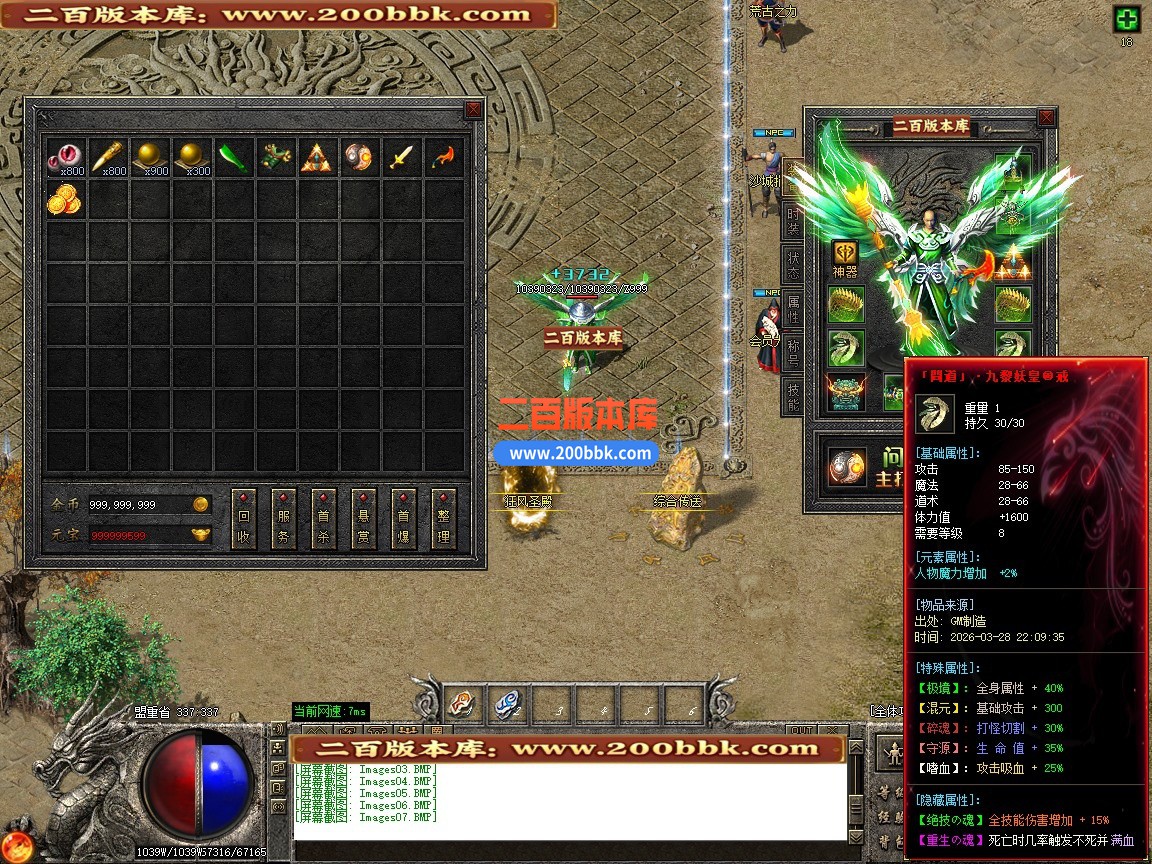Open the 回收 recycle function

point(244,520)
